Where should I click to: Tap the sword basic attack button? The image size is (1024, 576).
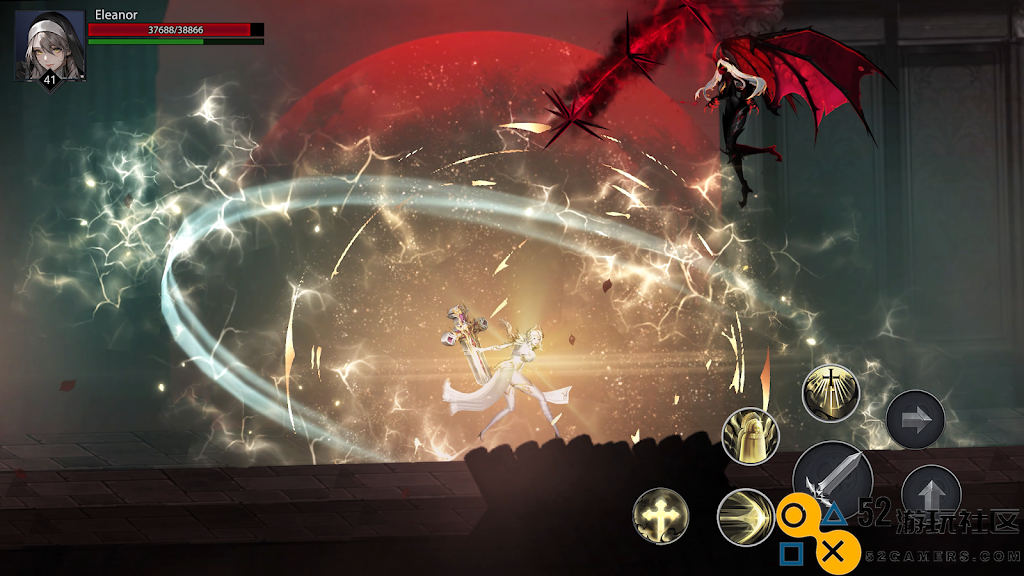point(832,480)
